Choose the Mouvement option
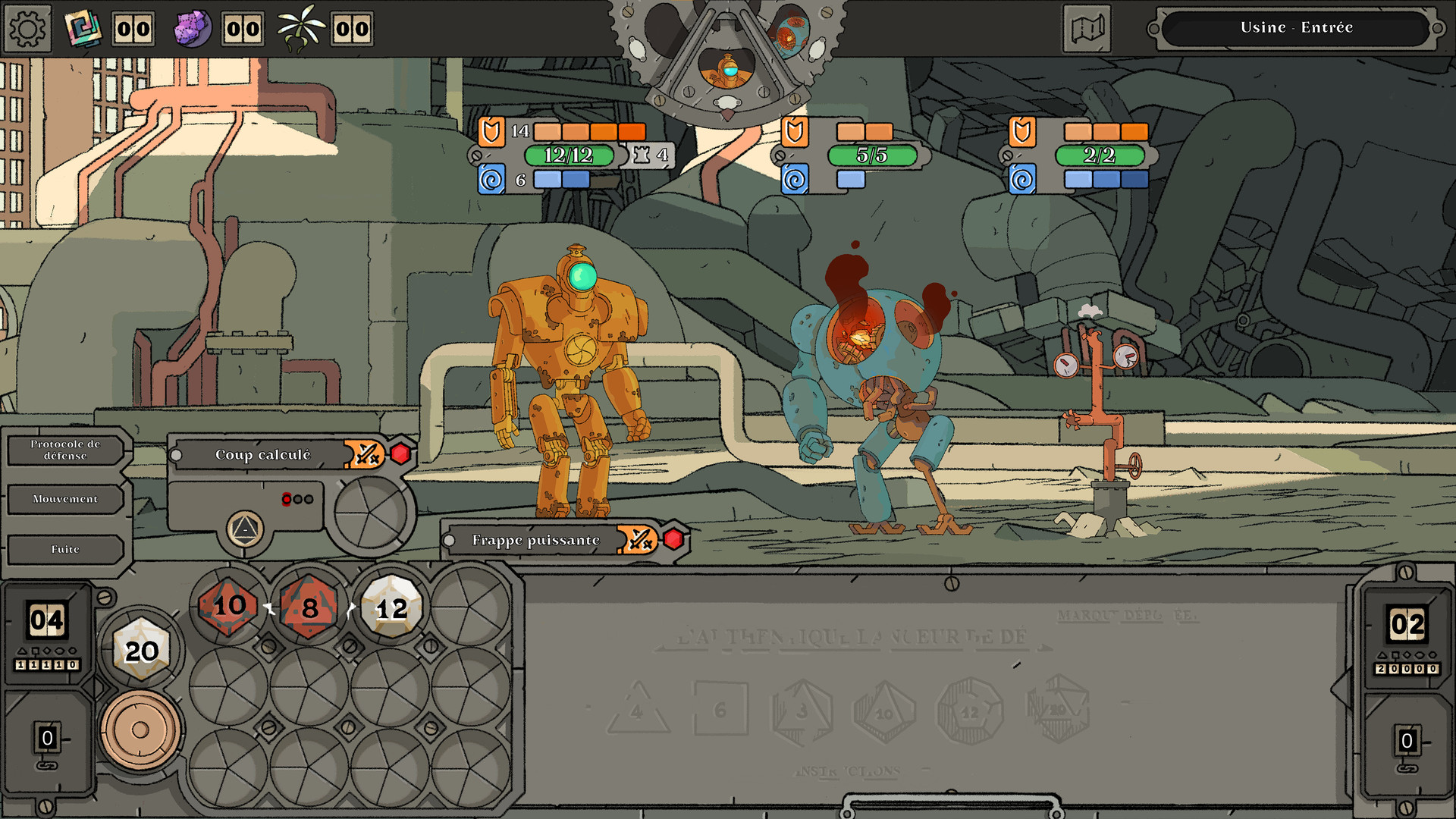Image resolution: width=1456 pixels, height=819 pixels. tap(64, 499)
